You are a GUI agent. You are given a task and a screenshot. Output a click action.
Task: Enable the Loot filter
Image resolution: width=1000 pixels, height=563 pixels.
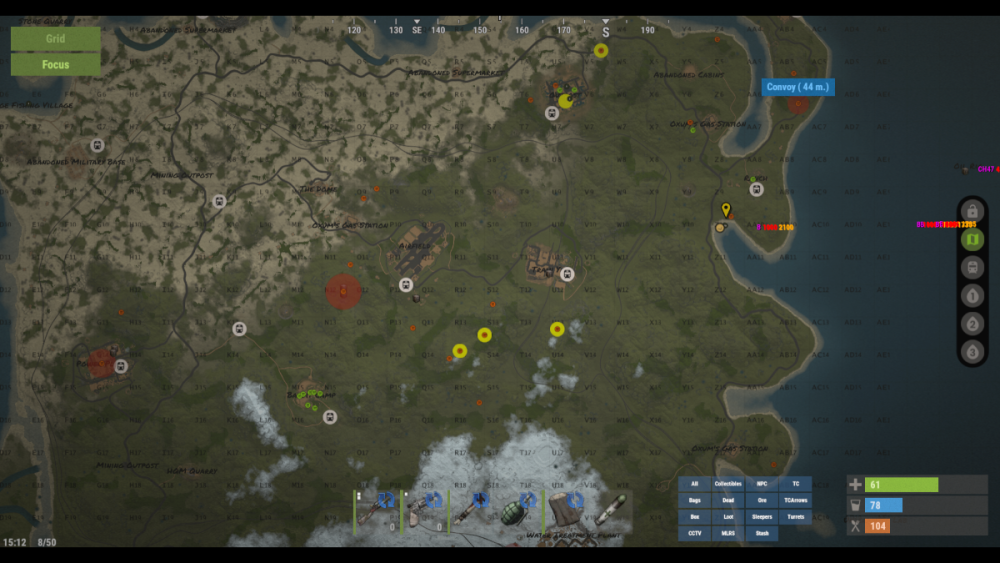pos(728,517)
